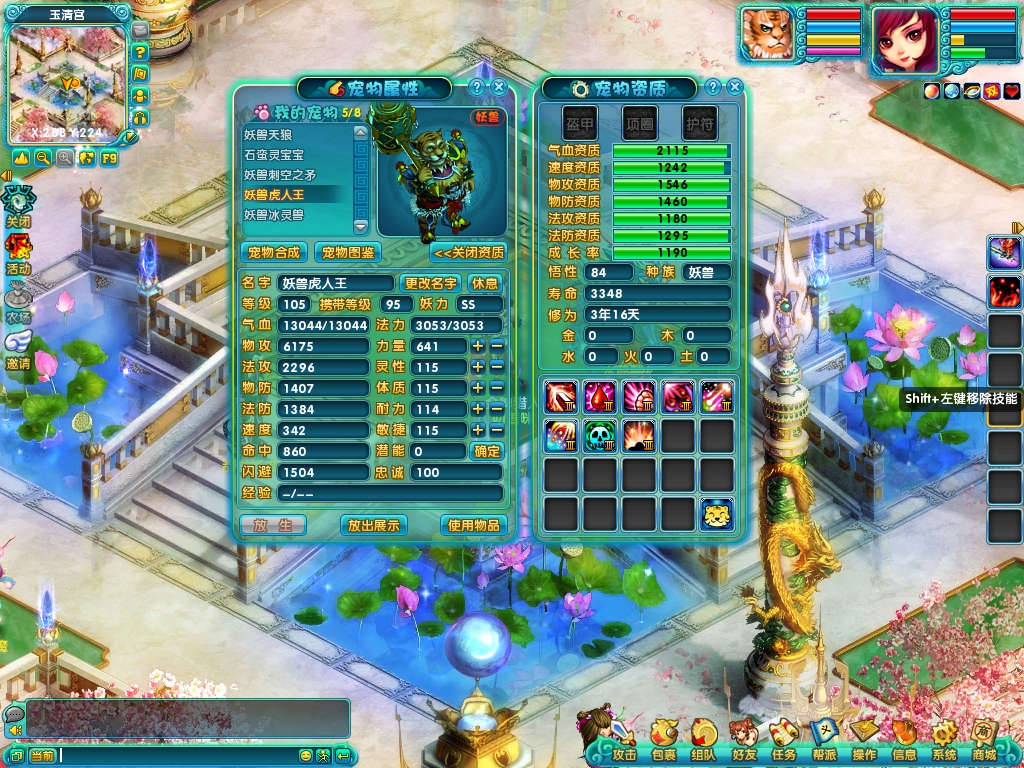This screenshot has width=1024, height=768.
Task: Close the 宠物属性 pet attributes window
Action: (x=498, y=88)
